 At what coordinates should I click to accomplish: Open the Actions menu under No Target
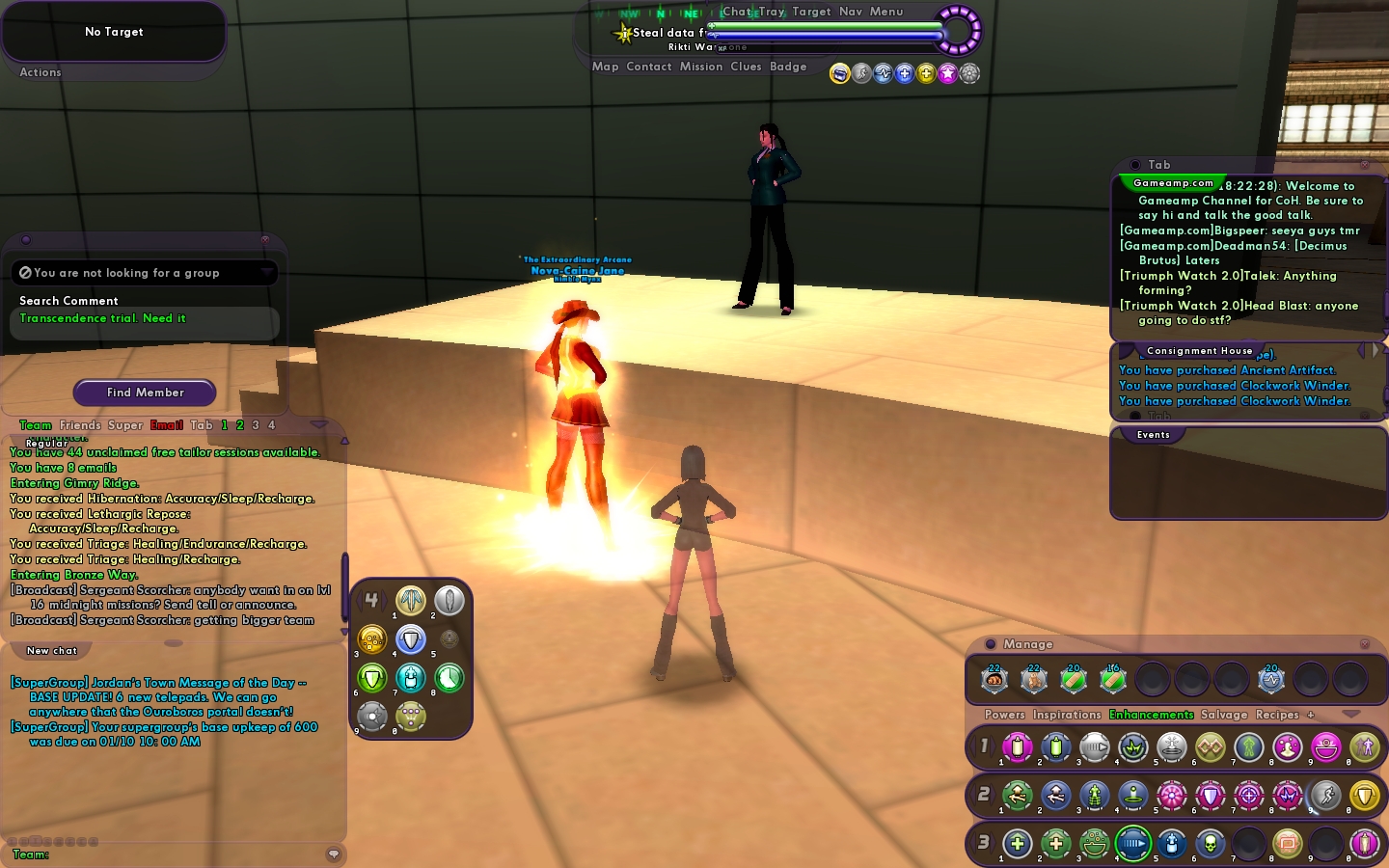coord(41,72)
